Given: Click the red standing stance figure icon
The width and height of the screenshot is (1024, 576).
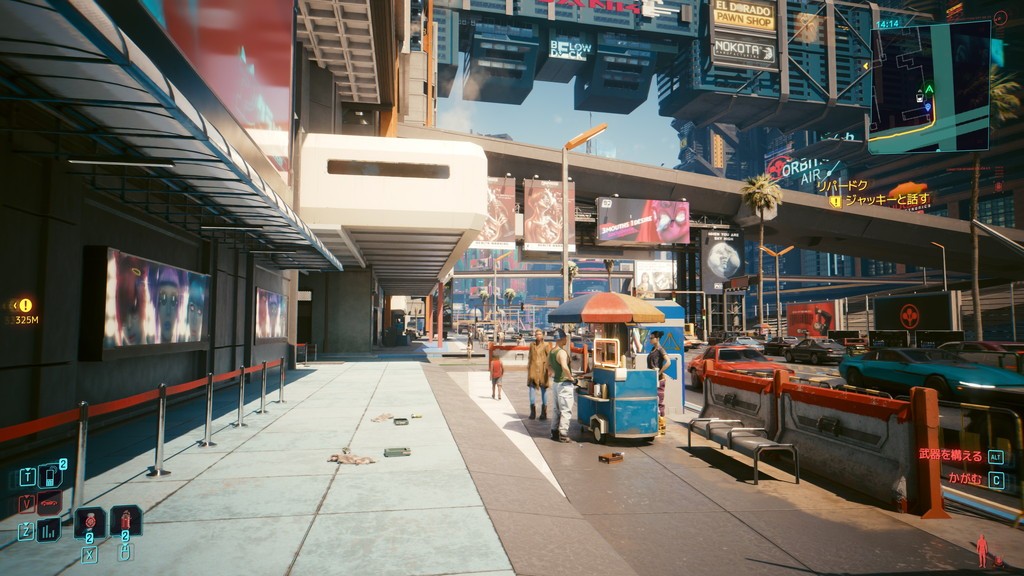Looking at the screenshot, I should tap(982, 550).
